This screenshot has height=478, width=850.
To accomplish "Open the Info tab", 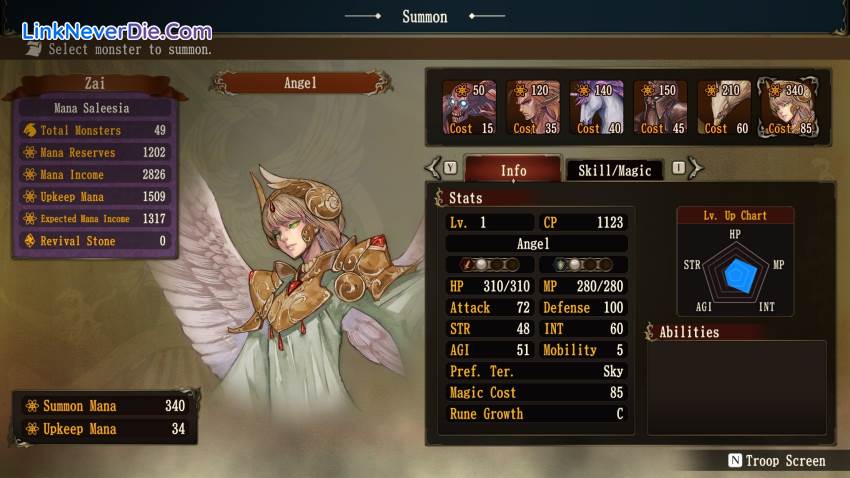I will 513,170.
